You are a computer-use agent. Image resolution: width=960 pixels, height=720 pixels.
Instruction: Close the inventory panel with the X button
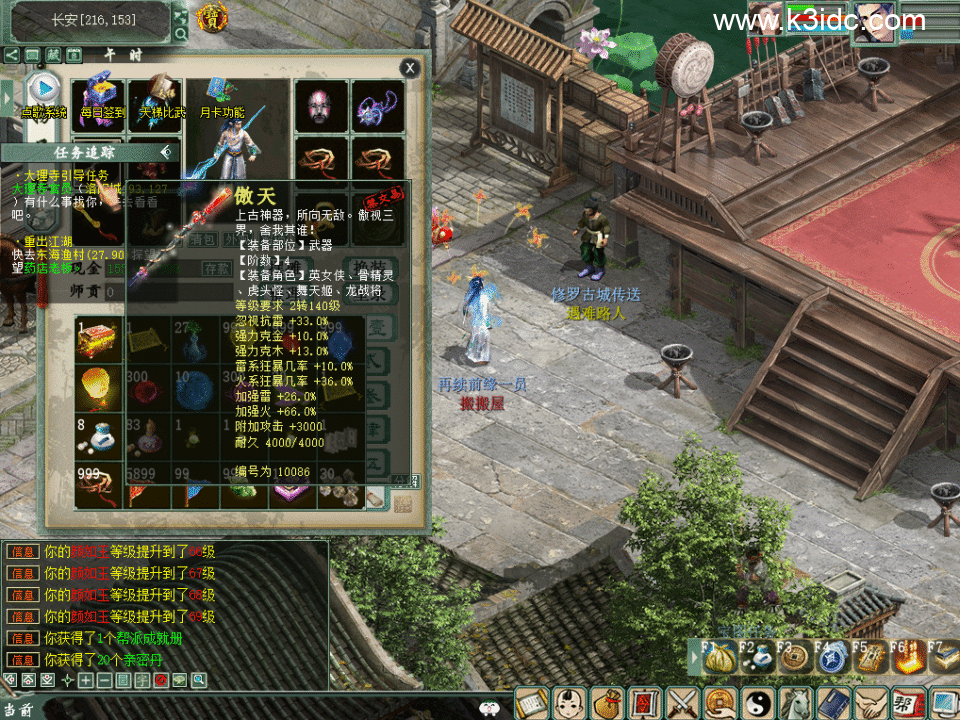[410, 68]
